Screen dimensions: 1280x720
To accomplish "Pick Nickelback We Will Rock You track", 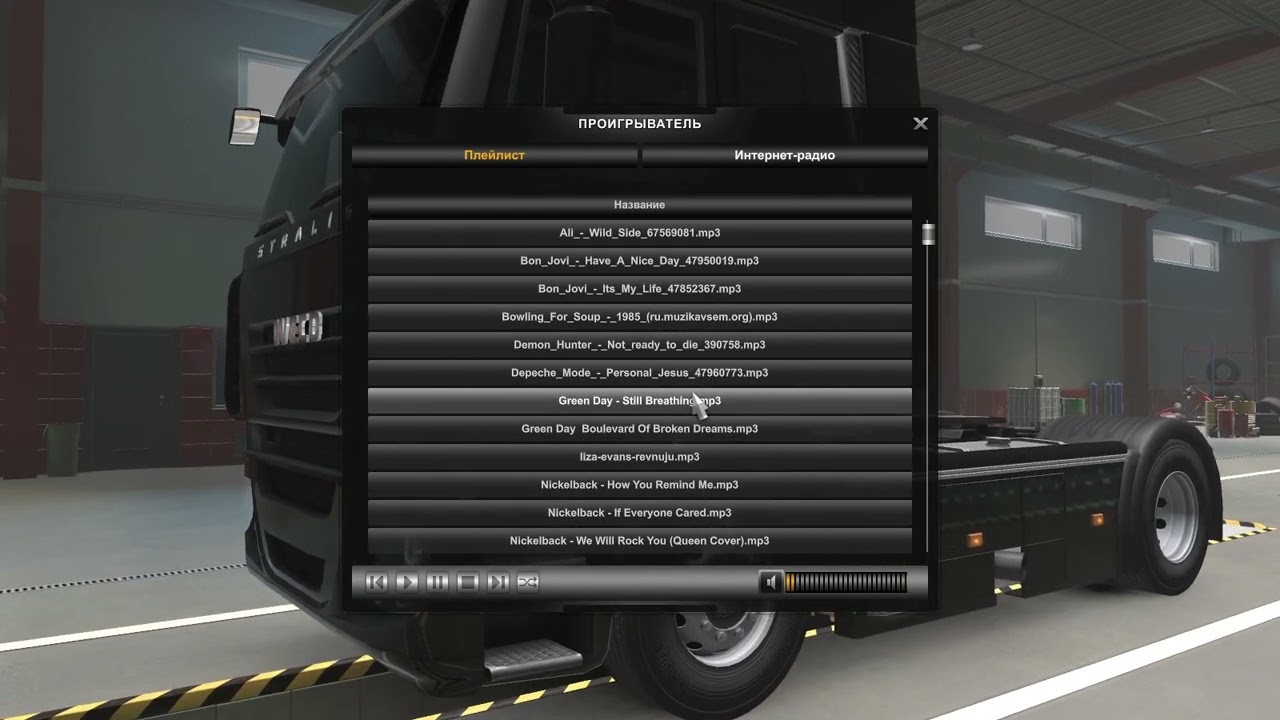I will point(639,541).
